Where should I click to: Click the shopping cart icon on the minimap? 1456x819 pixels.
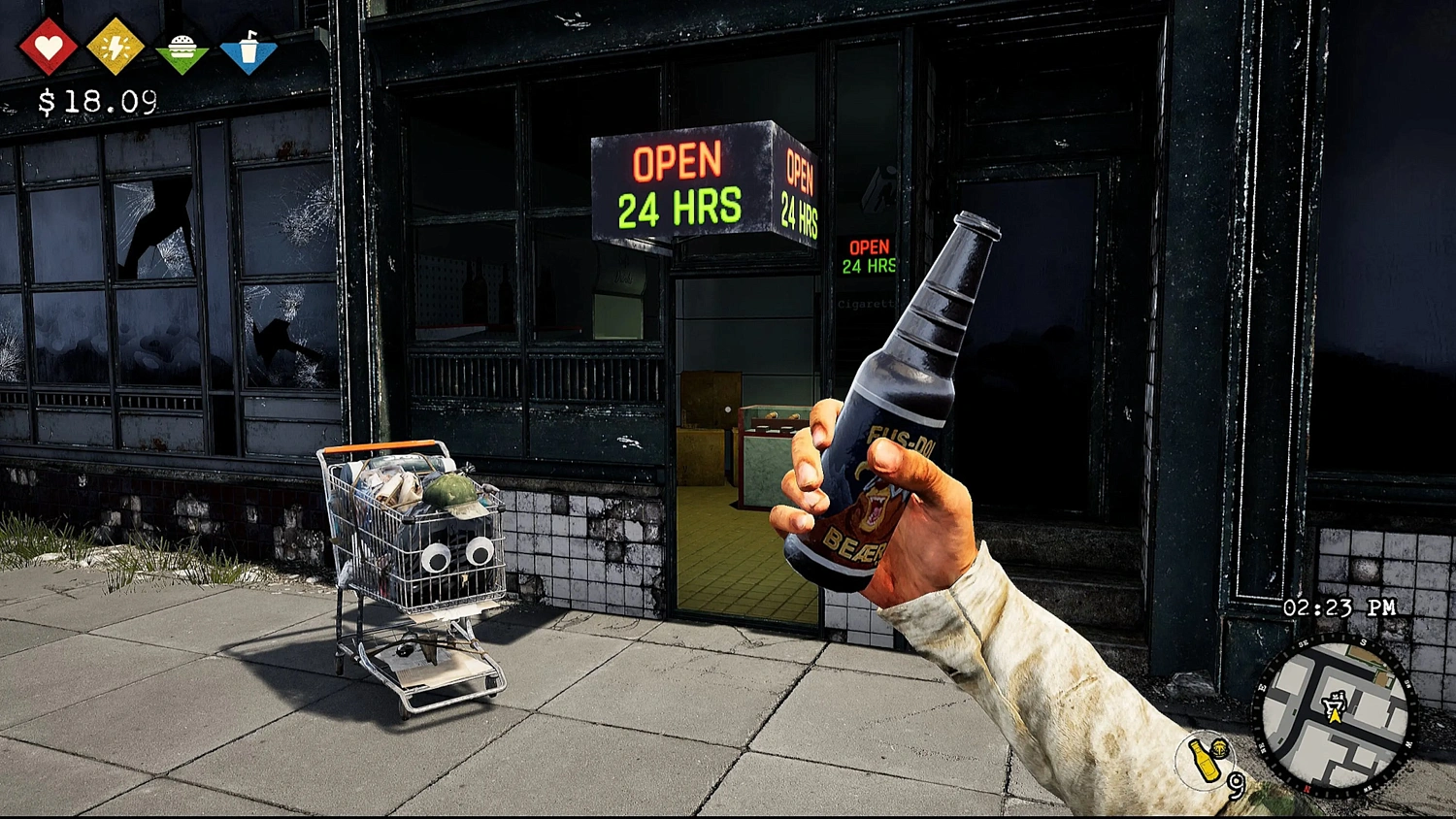tap(1334, 701)
